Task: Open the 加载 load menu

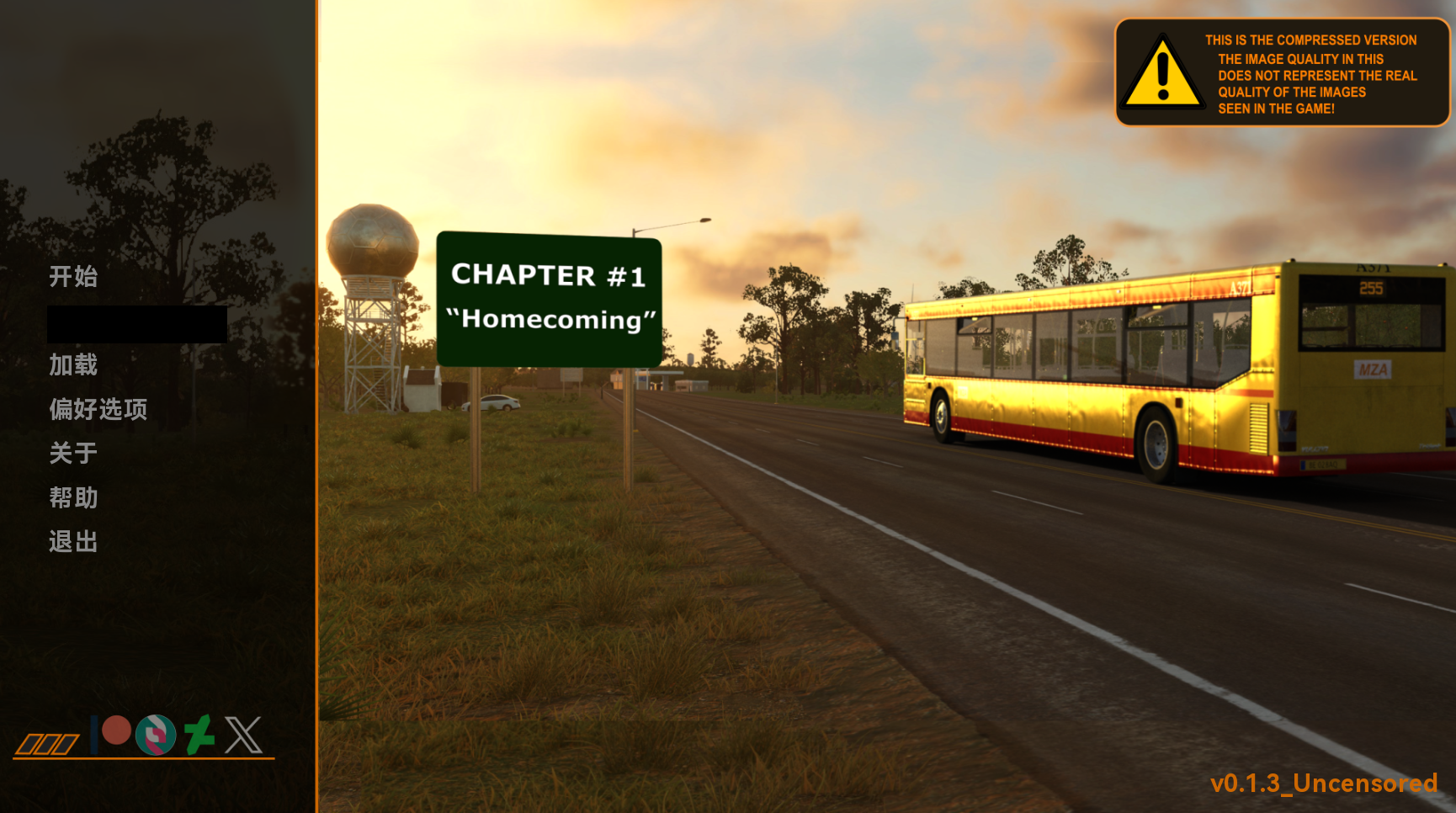Action: [73, 364]
